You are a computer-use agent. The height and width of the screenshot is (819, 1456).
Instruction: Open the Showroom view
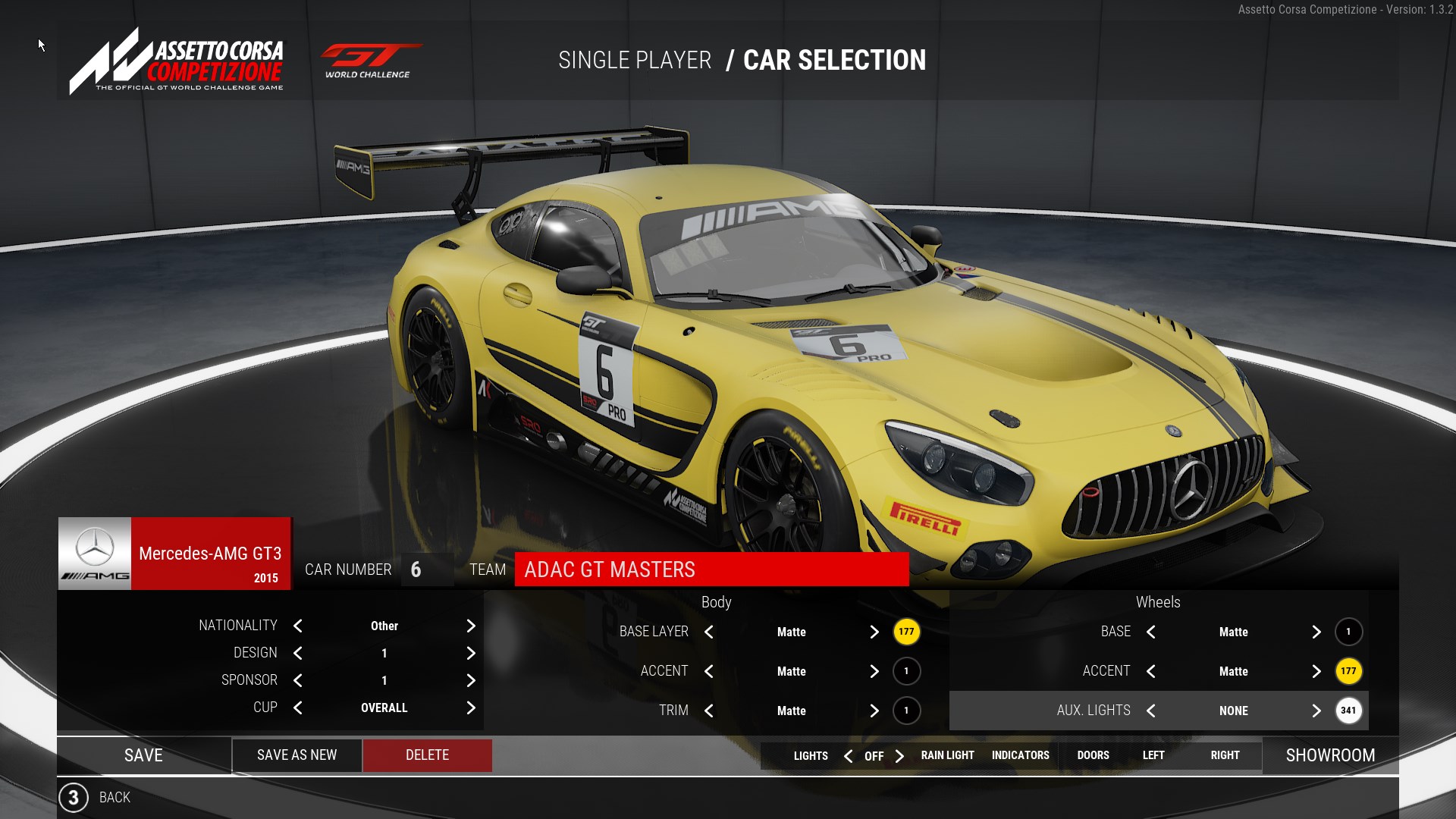pyautogui.click(x=1330, y=755)
